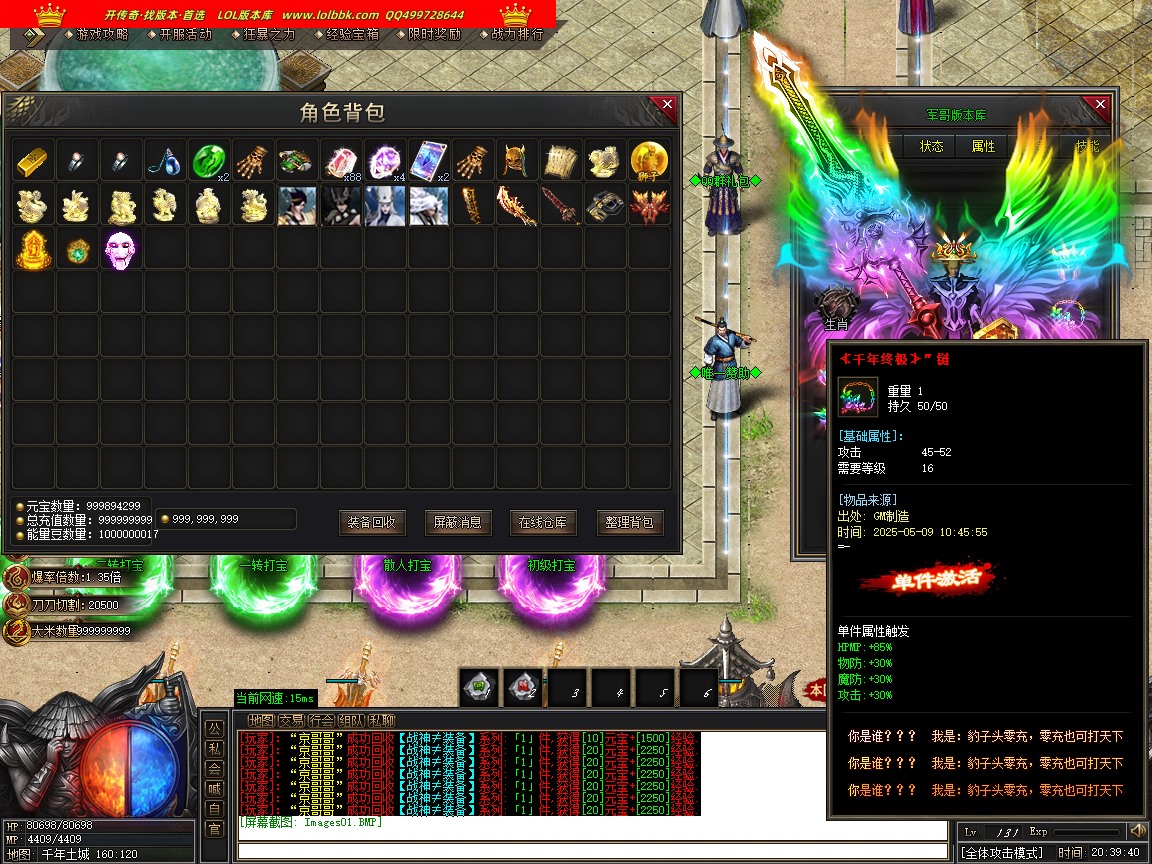
Task: Sort the bag with 整理背包
Action: pos(630,522)
